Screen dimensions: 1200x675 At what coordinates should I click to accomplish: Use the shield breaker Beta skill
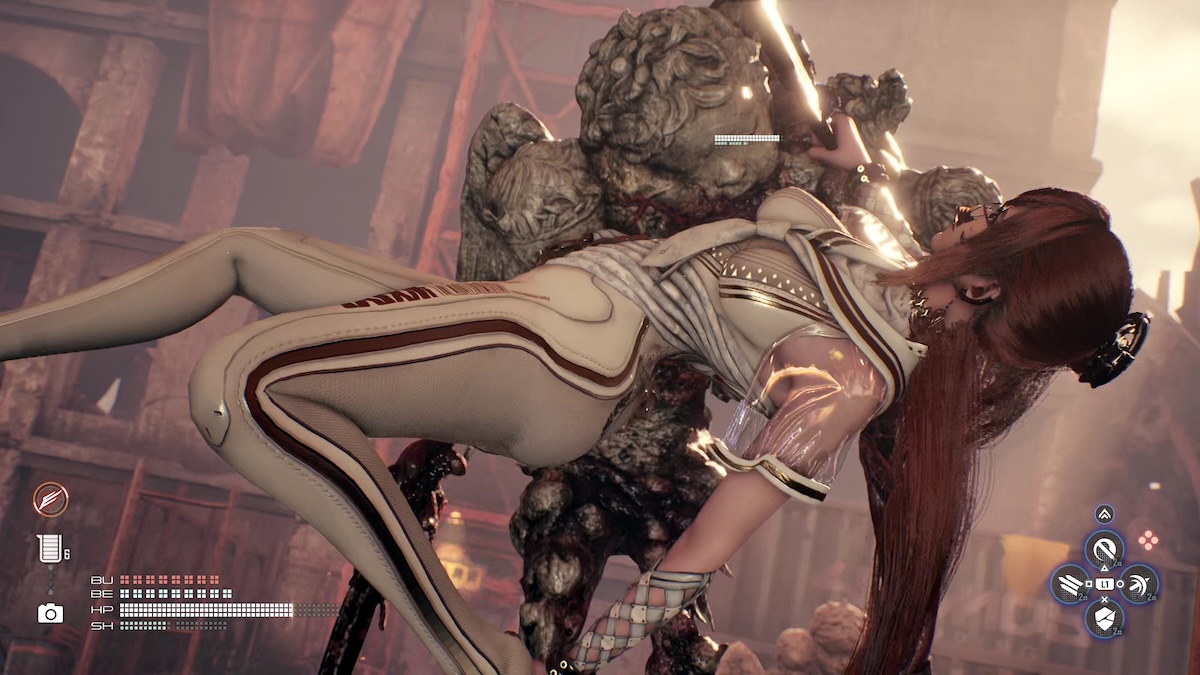pyautogui.click(x=1104, y=618)
